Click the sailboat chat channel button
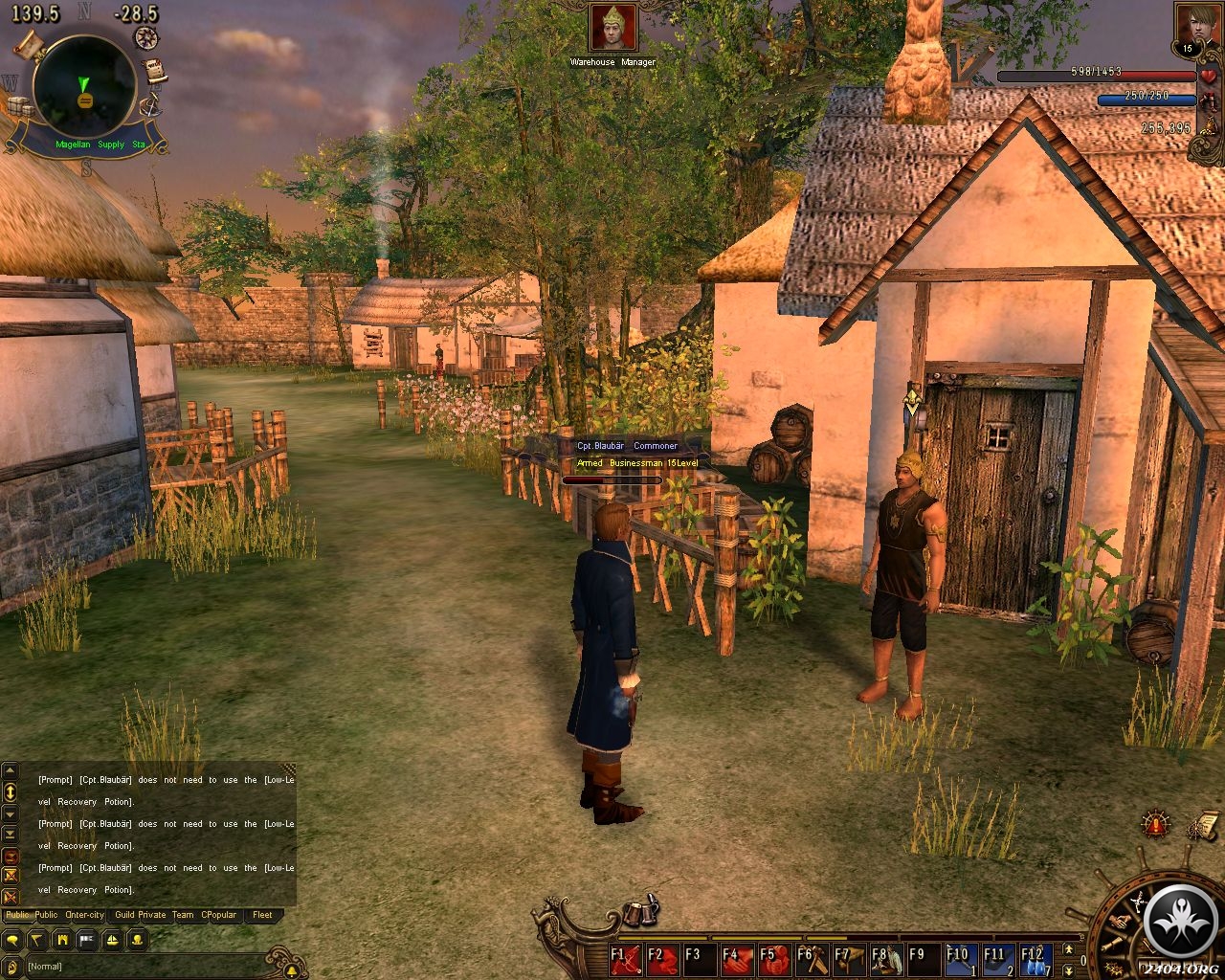Viewport: 1225px width, 980px height. [111, 940]
